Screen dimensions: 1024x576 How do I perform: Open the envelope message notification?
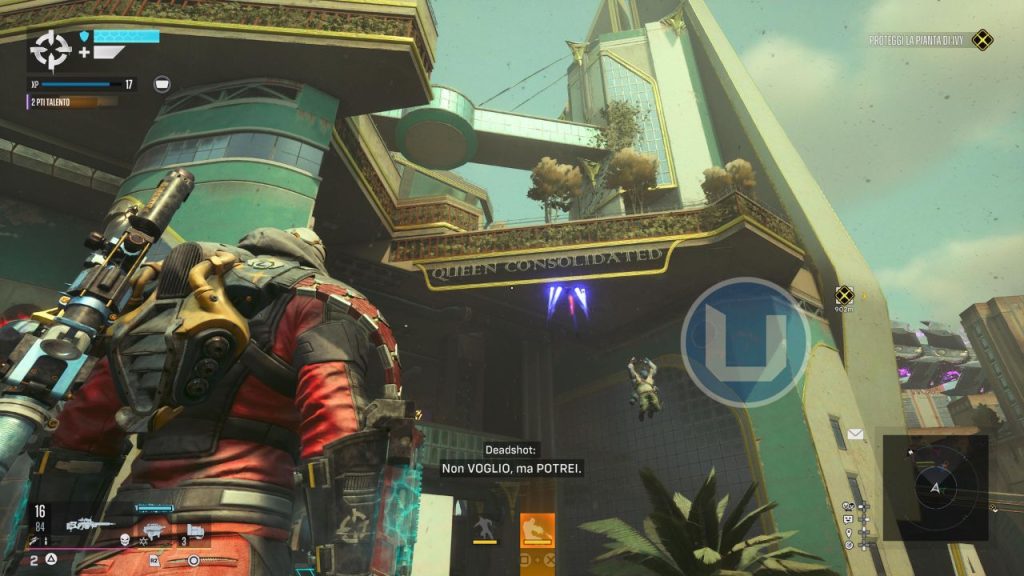855,434
